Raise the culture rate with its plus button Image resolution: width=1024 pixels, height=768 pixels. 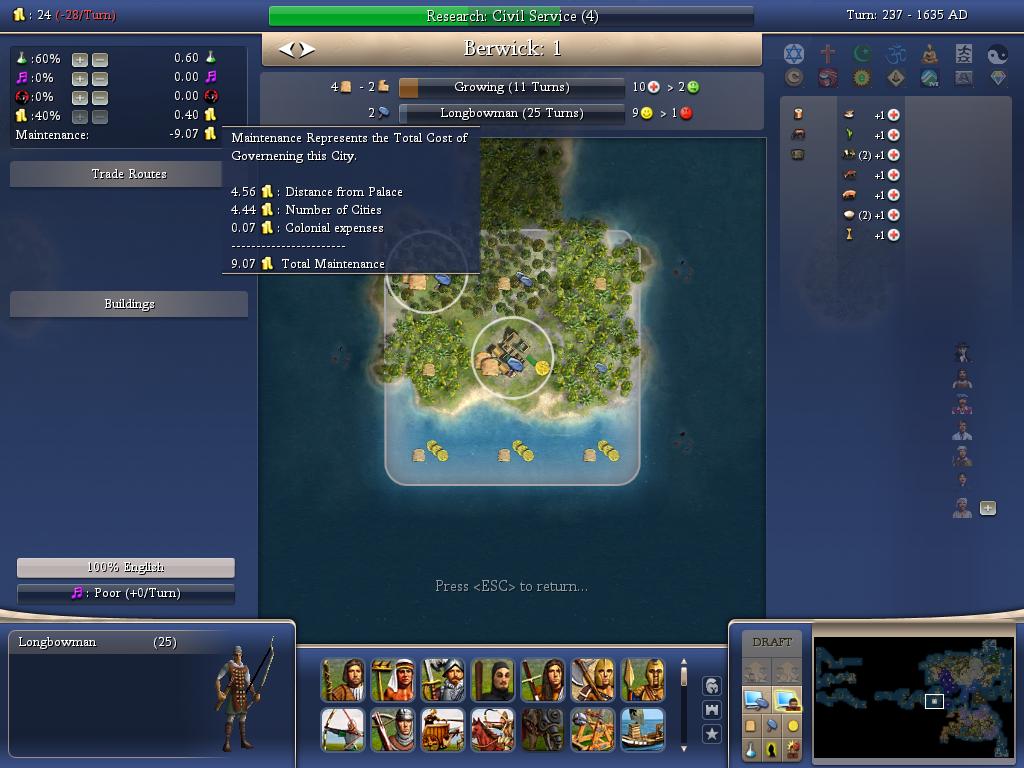(x=80, y=78)
